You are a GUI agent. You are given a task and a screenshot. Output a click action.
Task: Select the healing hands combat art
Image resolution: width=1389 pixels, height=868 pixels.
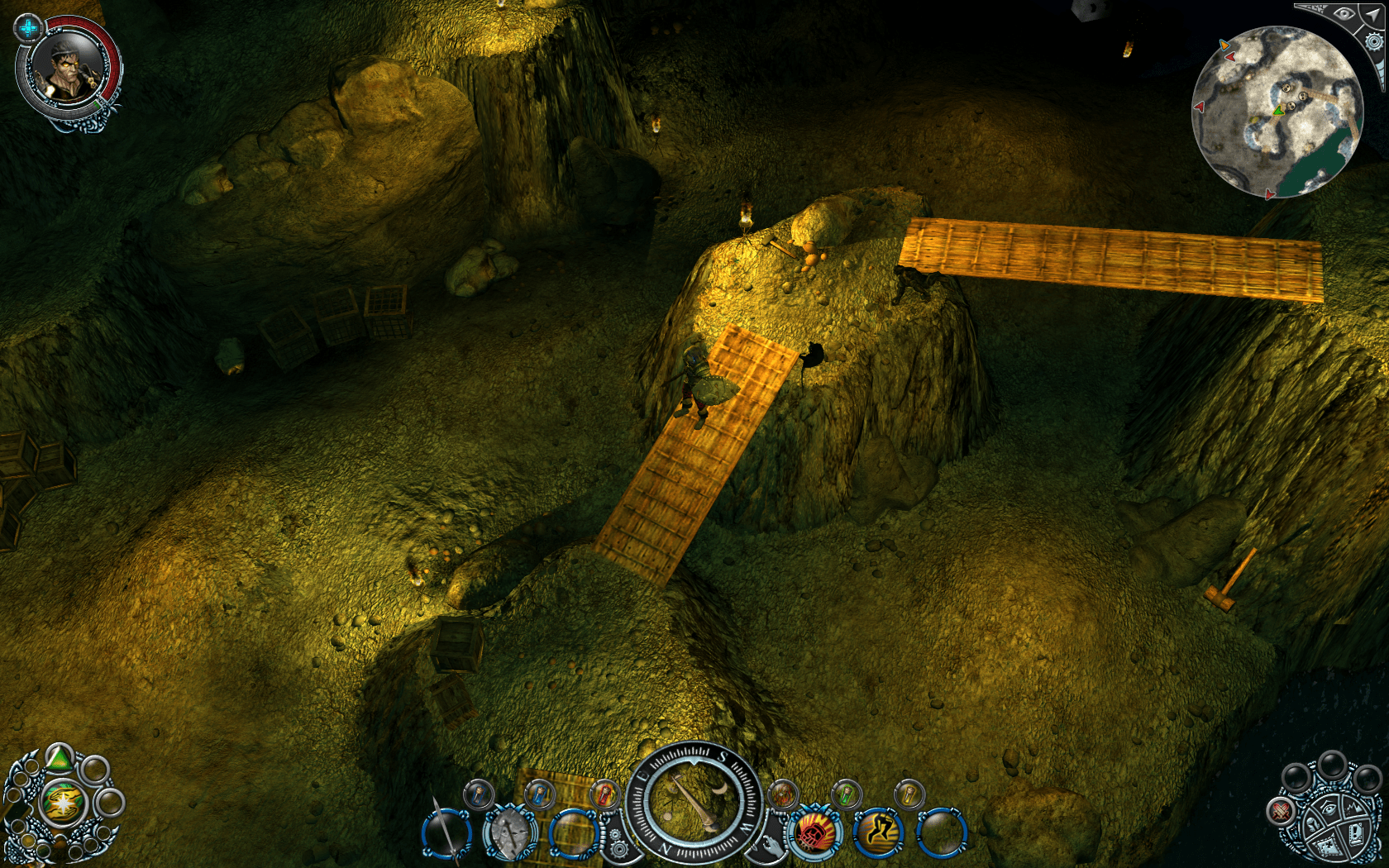tap(781, 795)
